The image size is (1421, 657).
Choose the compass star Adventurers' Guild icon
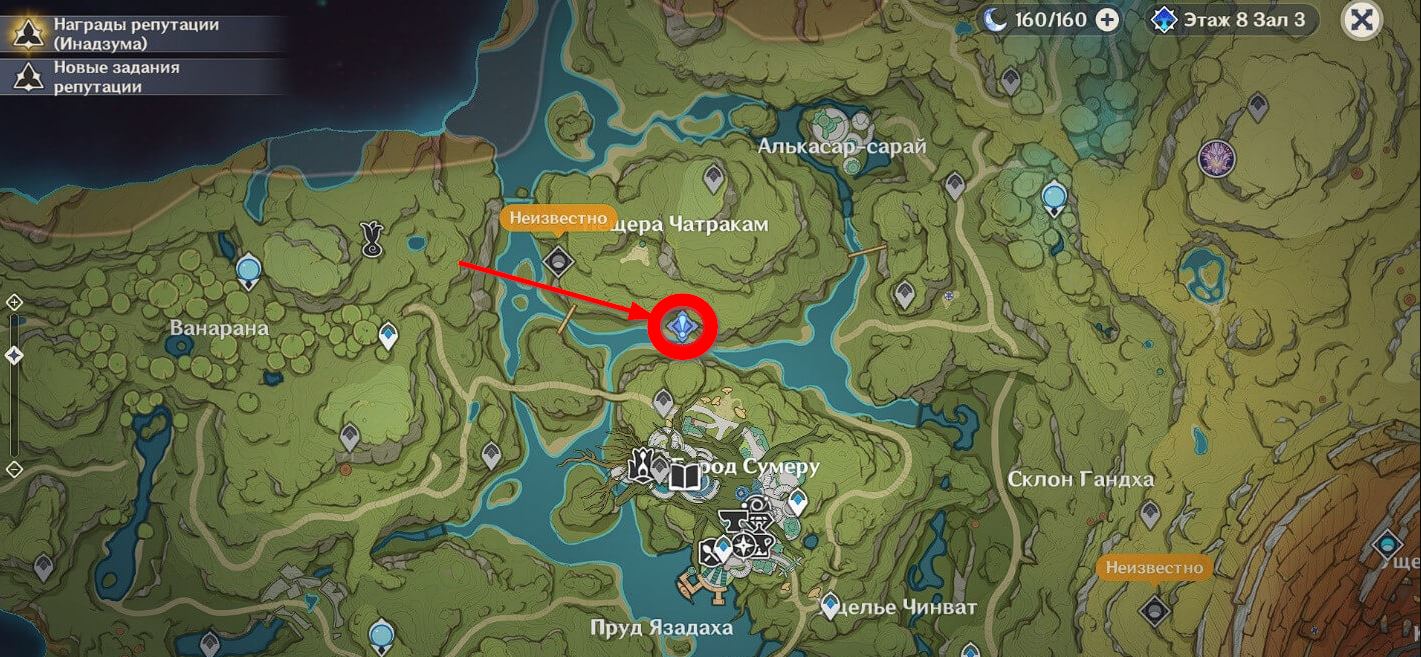(x=745, y=546)
